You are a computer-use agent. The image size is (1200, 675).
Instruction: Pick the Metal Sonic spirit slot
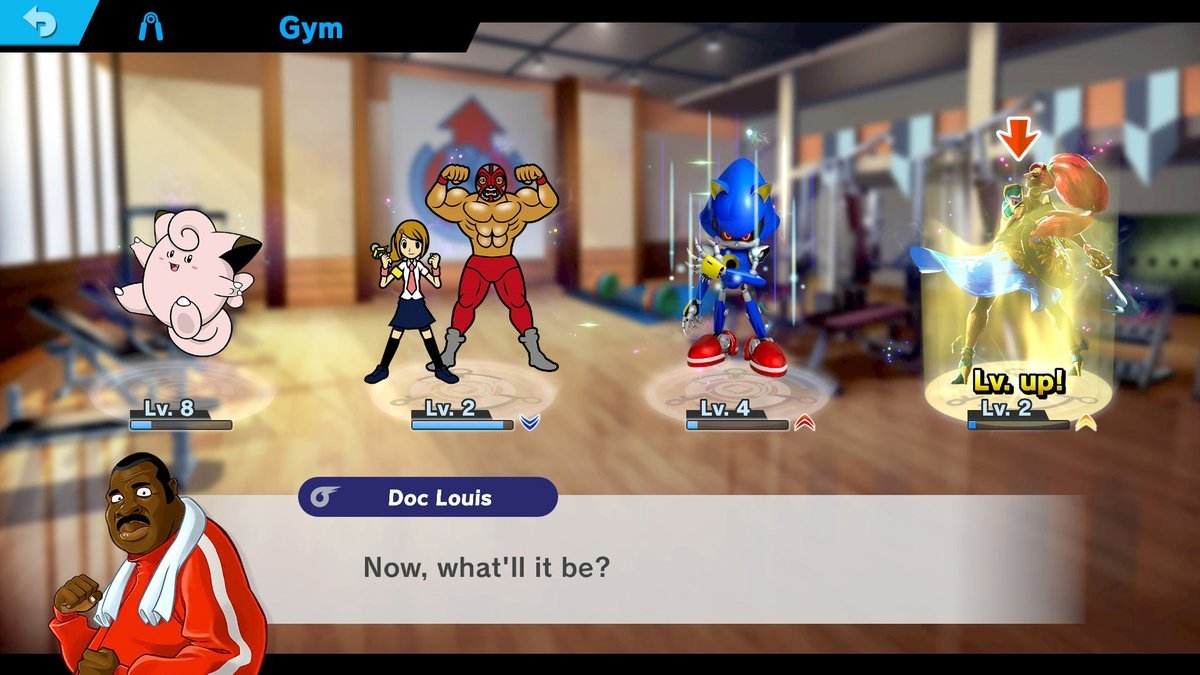pos(733,275)
